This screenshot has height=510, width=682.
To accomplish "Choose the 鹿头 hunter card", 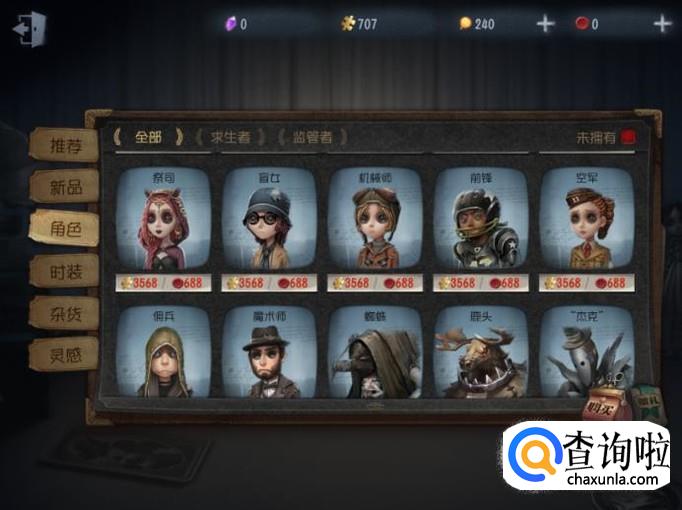I will [x=481, y=353].
